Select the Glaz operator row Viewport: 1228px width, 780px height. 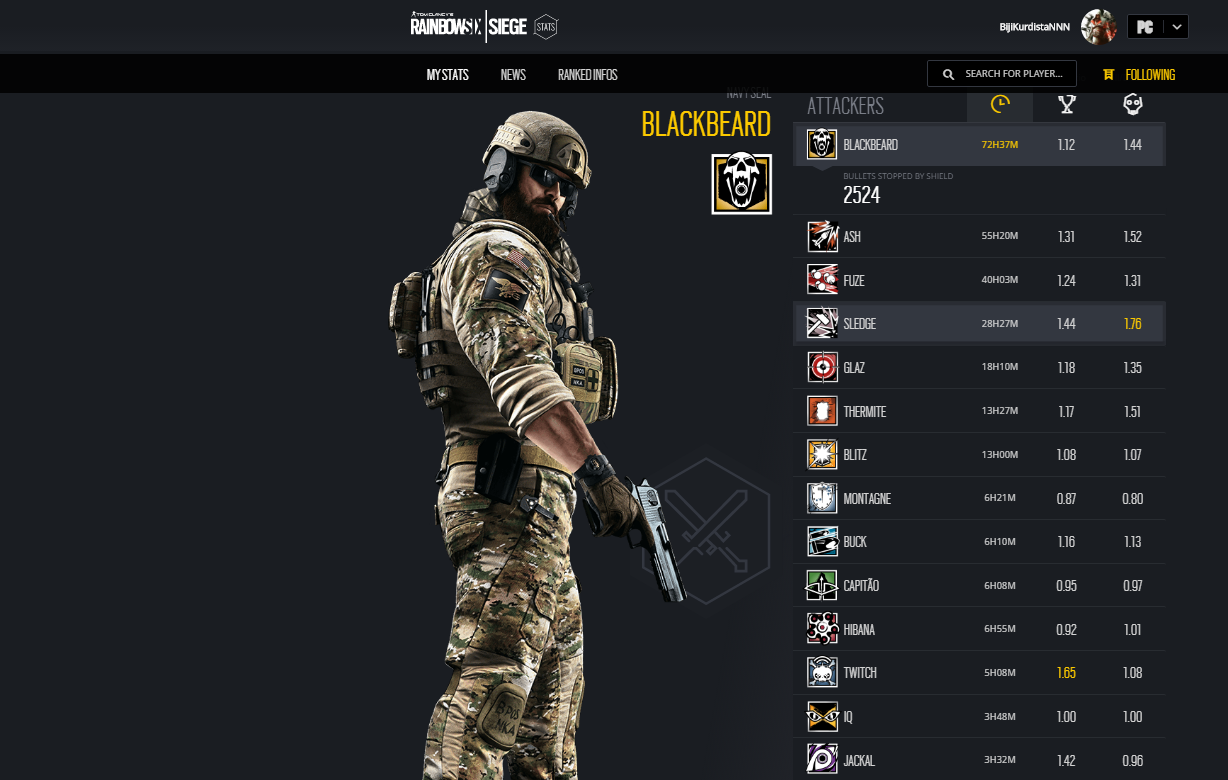(x=979, y=367)
